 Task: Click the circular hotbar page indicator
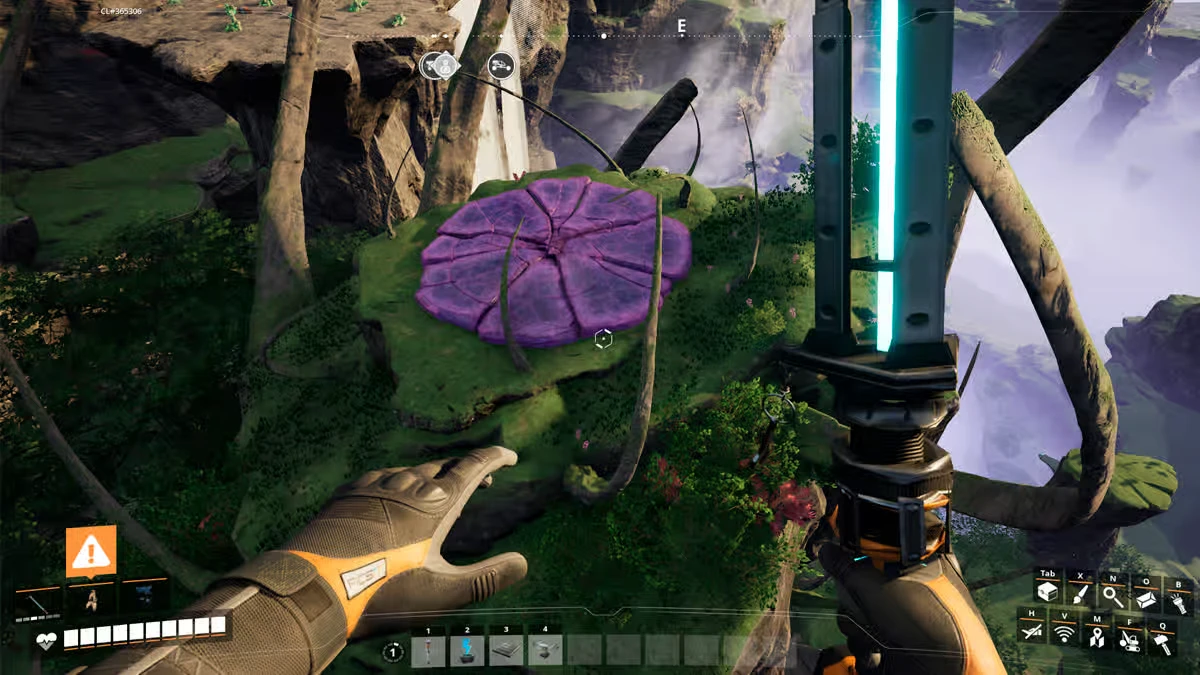[394, 653]
